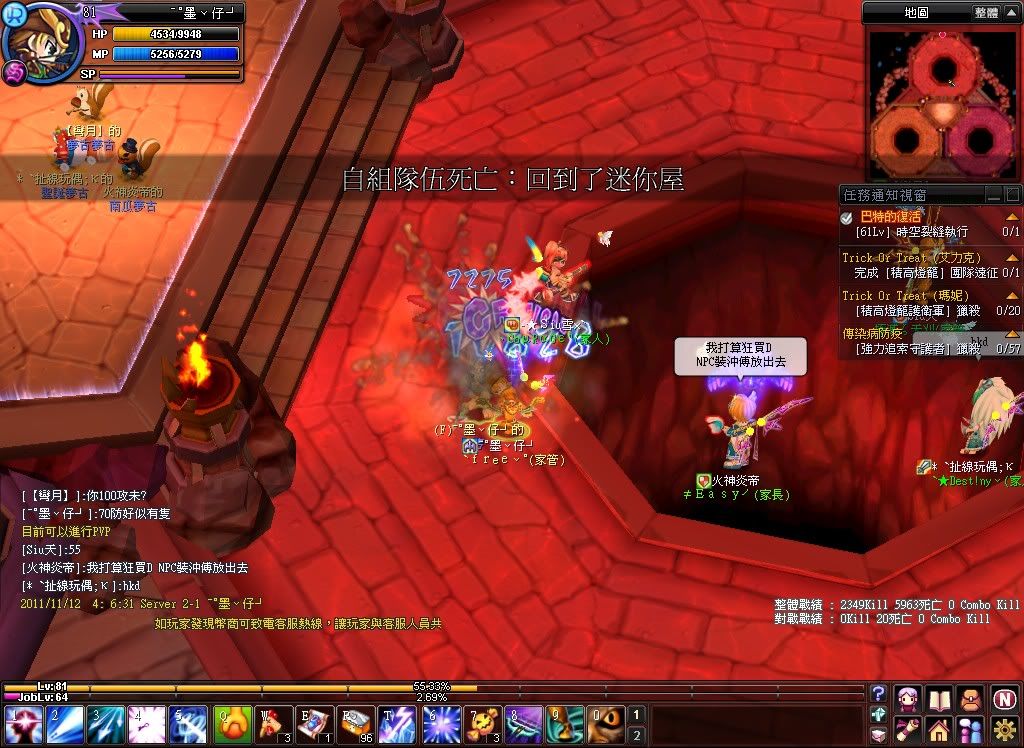Open the character info icon
Screen dimensions: 1024x748
pyautogui.click(x=909, y=698)
